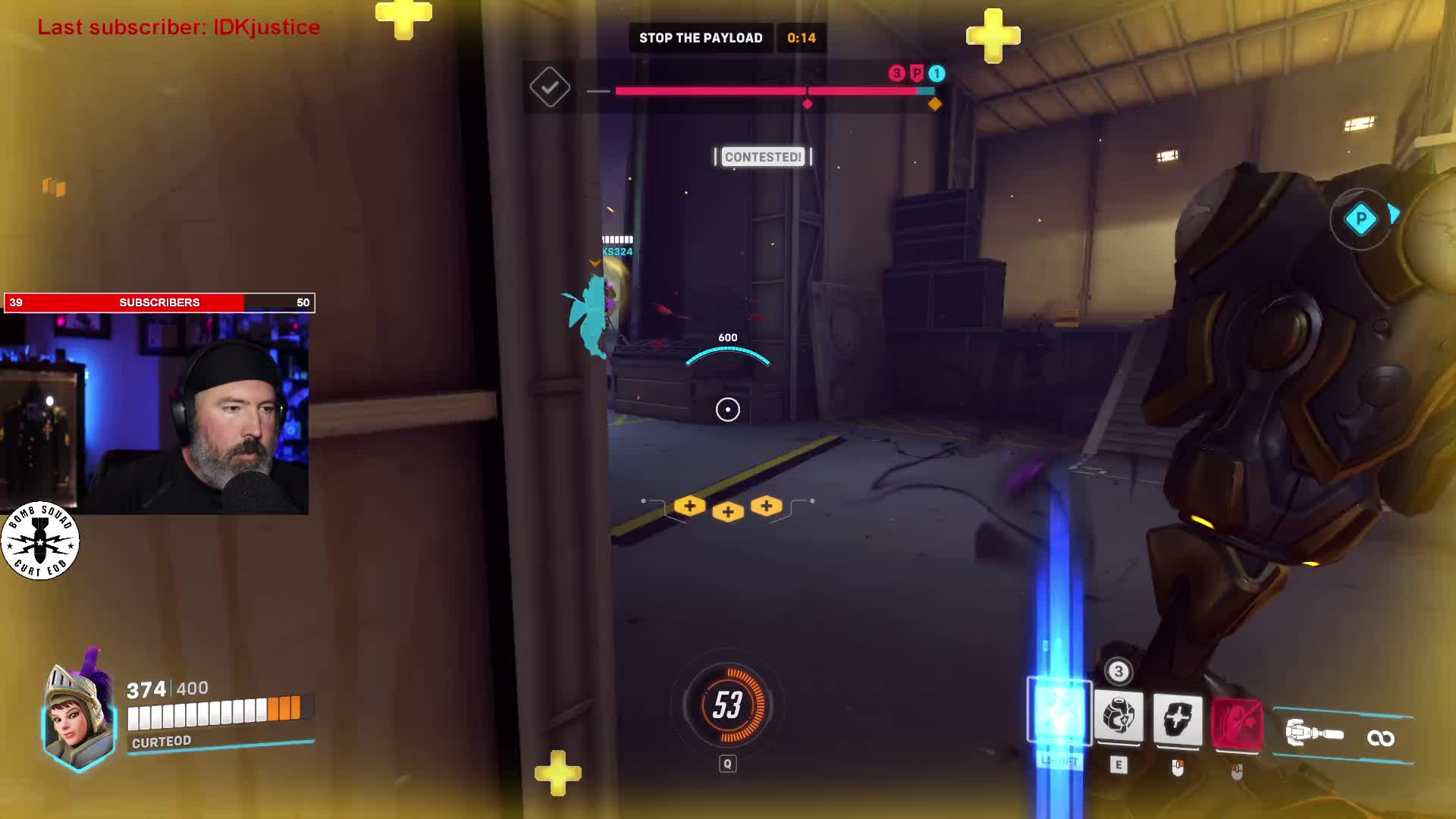Select the blue payload waypoint marker
This screenshot has width=1456, height=819.
(1360, 220)
